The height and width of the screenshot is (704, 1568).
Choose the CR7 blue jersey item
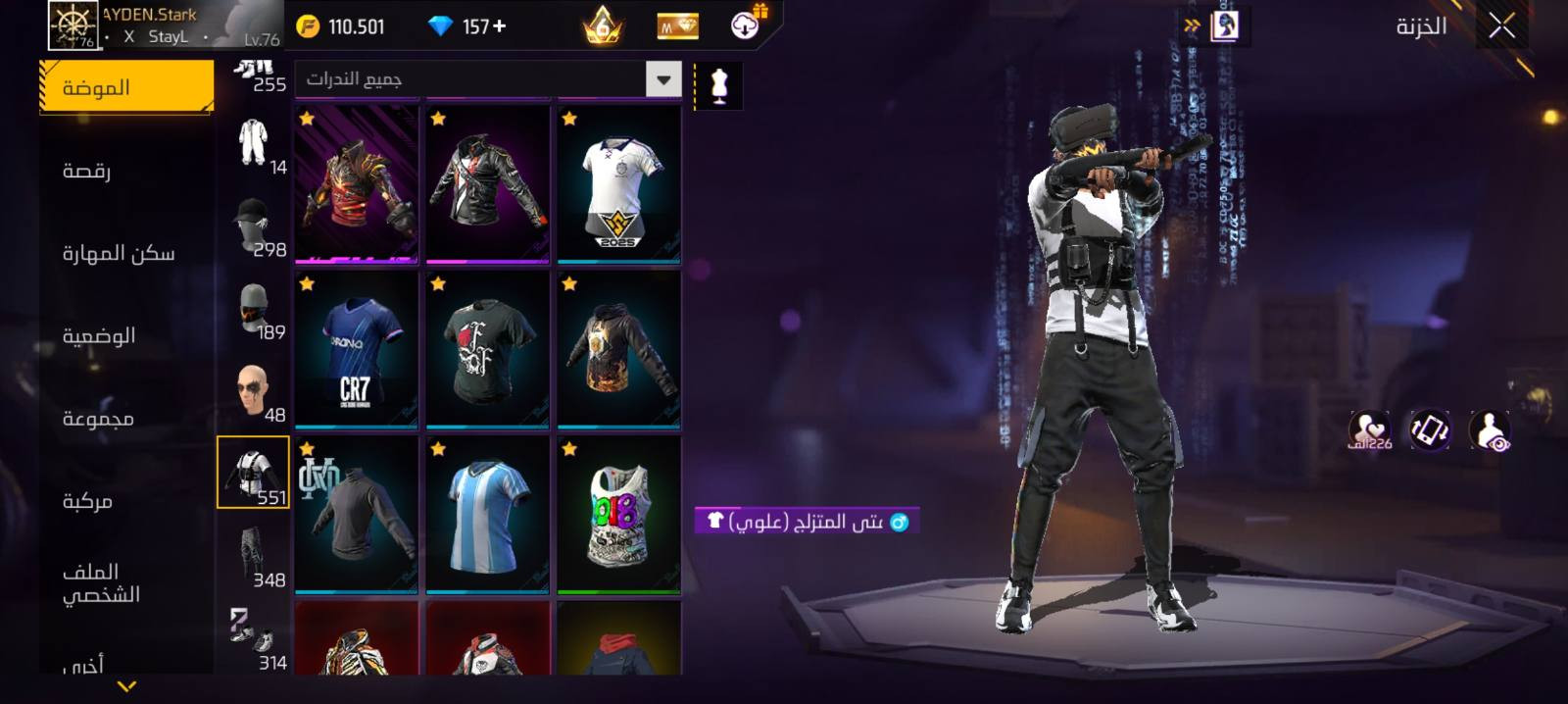tap(357, 350)
